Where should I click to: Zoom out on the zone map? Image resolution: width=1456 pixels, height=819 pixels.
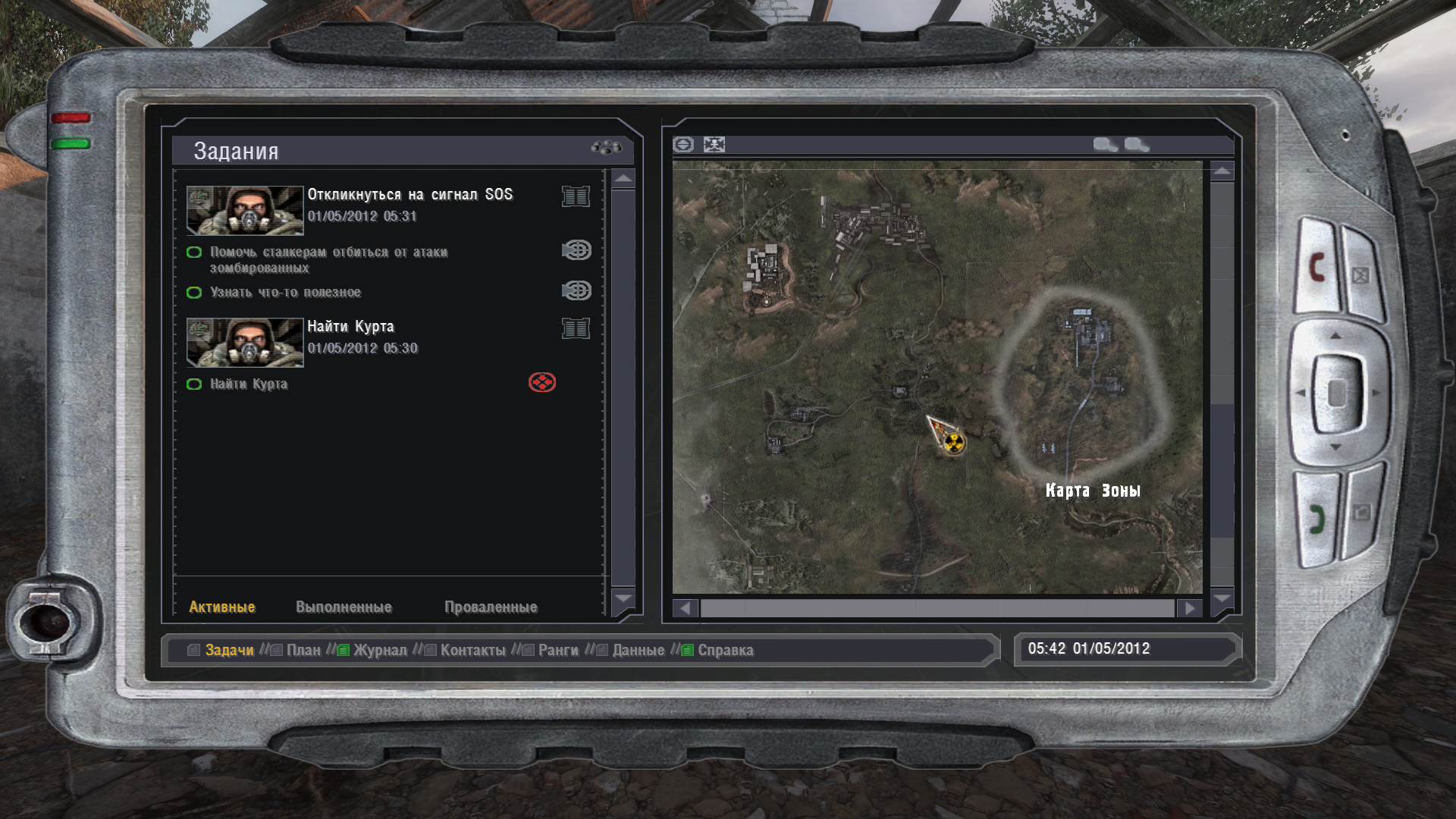coord(1135,144)
